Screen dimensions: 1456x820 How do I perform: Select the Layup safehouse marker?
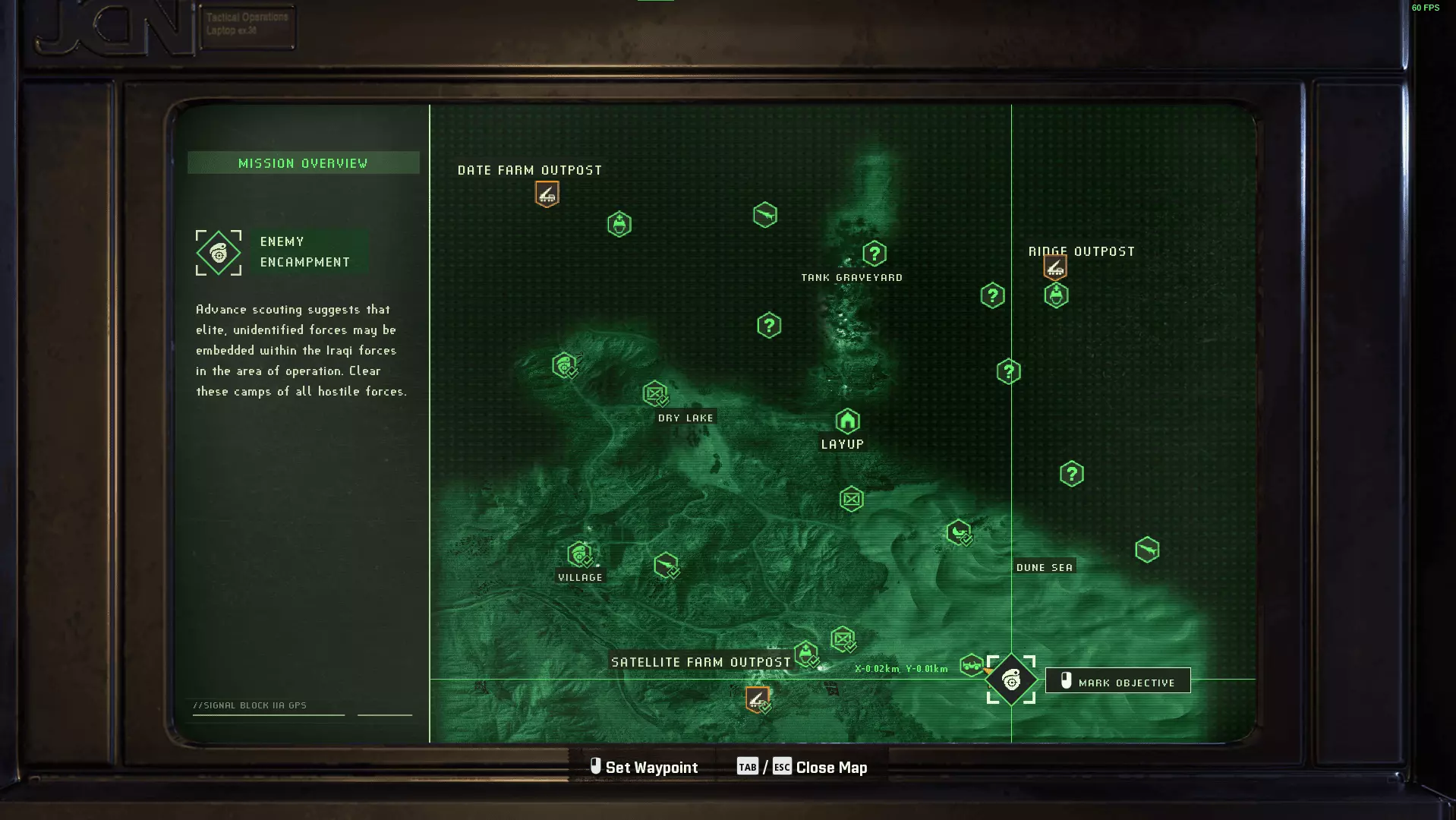point(847,421)
